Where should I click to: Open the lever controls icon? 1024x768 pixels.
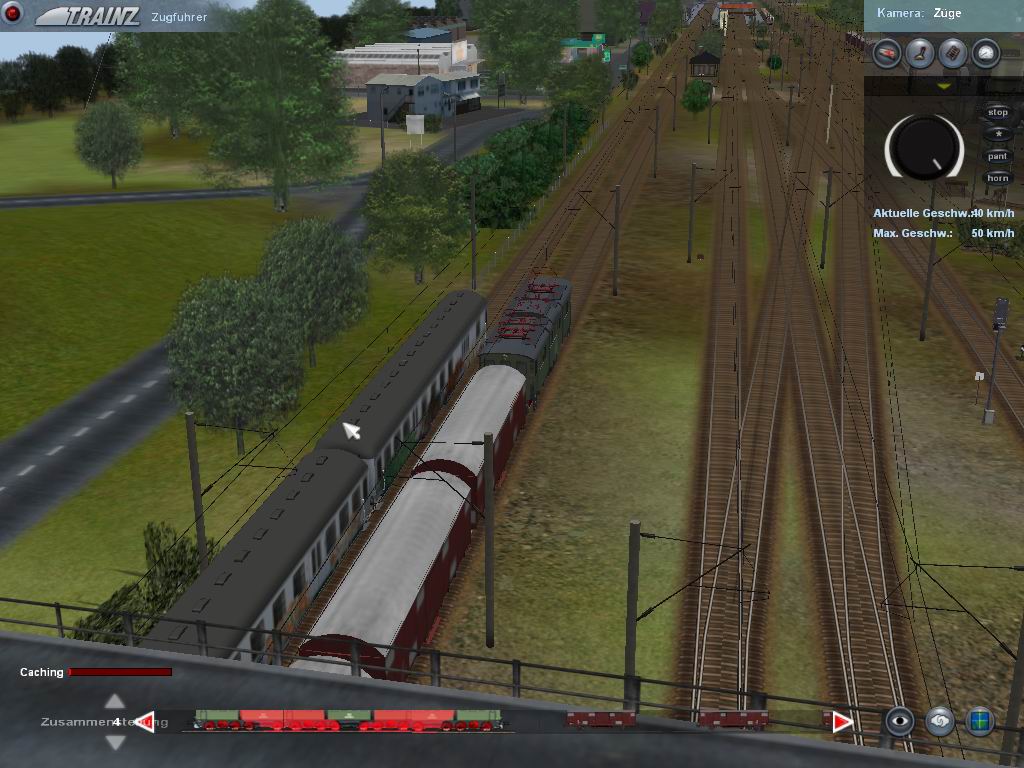click(920, 53)
